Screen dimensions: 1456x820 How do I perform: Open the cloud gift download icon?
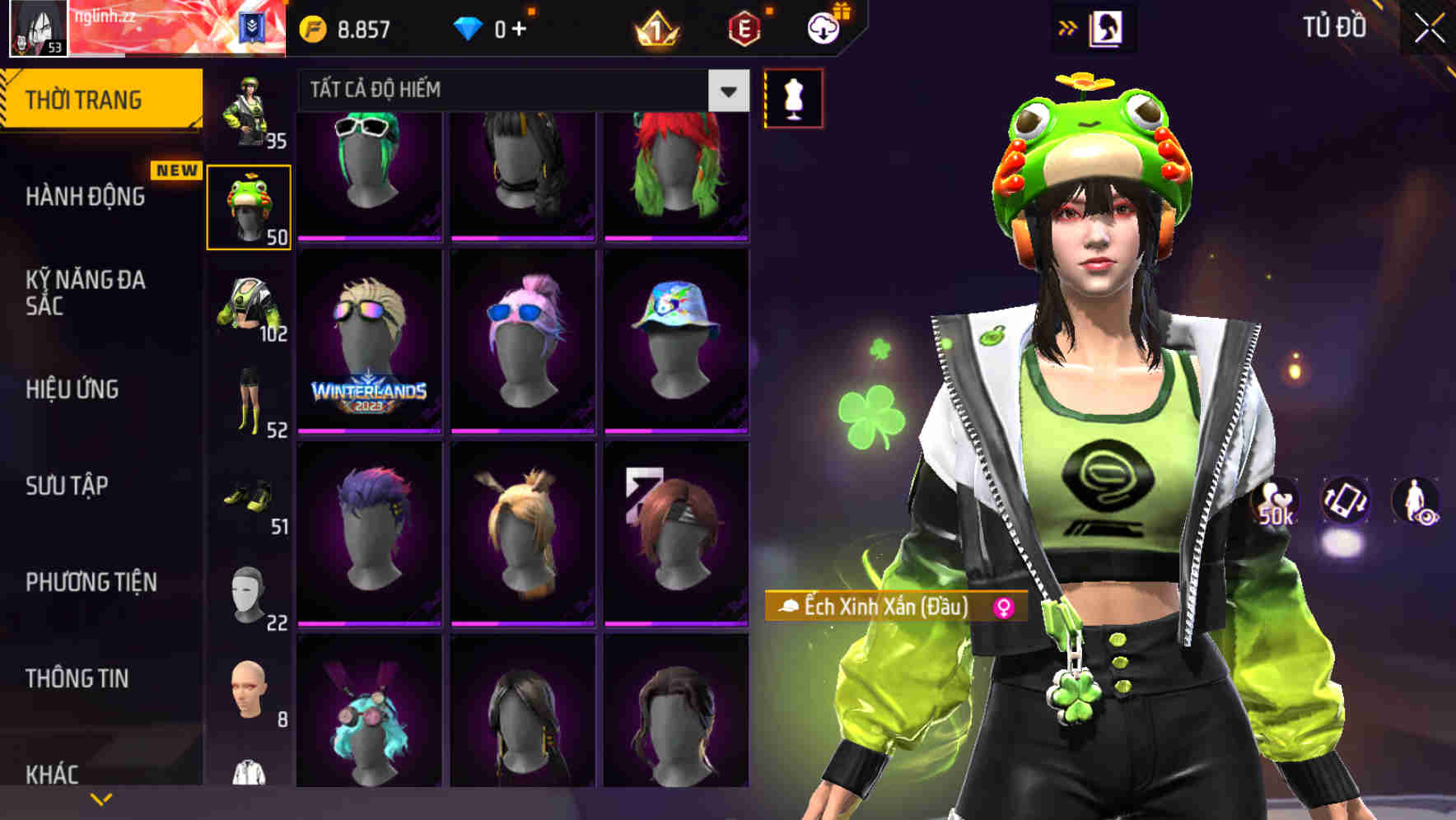[823, 27]
